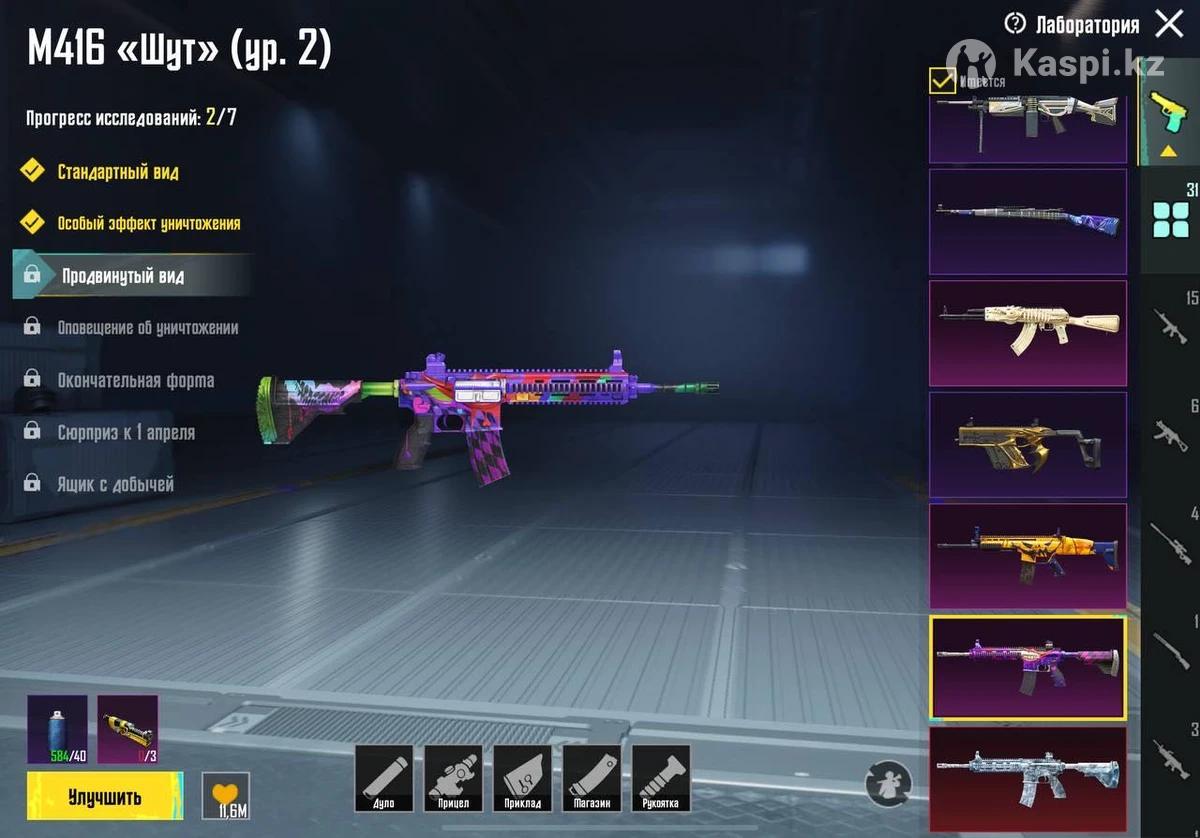Select the Рукоятка grip attachment slot
This screenshot has width=1200, height=838.
click(661, 778)
